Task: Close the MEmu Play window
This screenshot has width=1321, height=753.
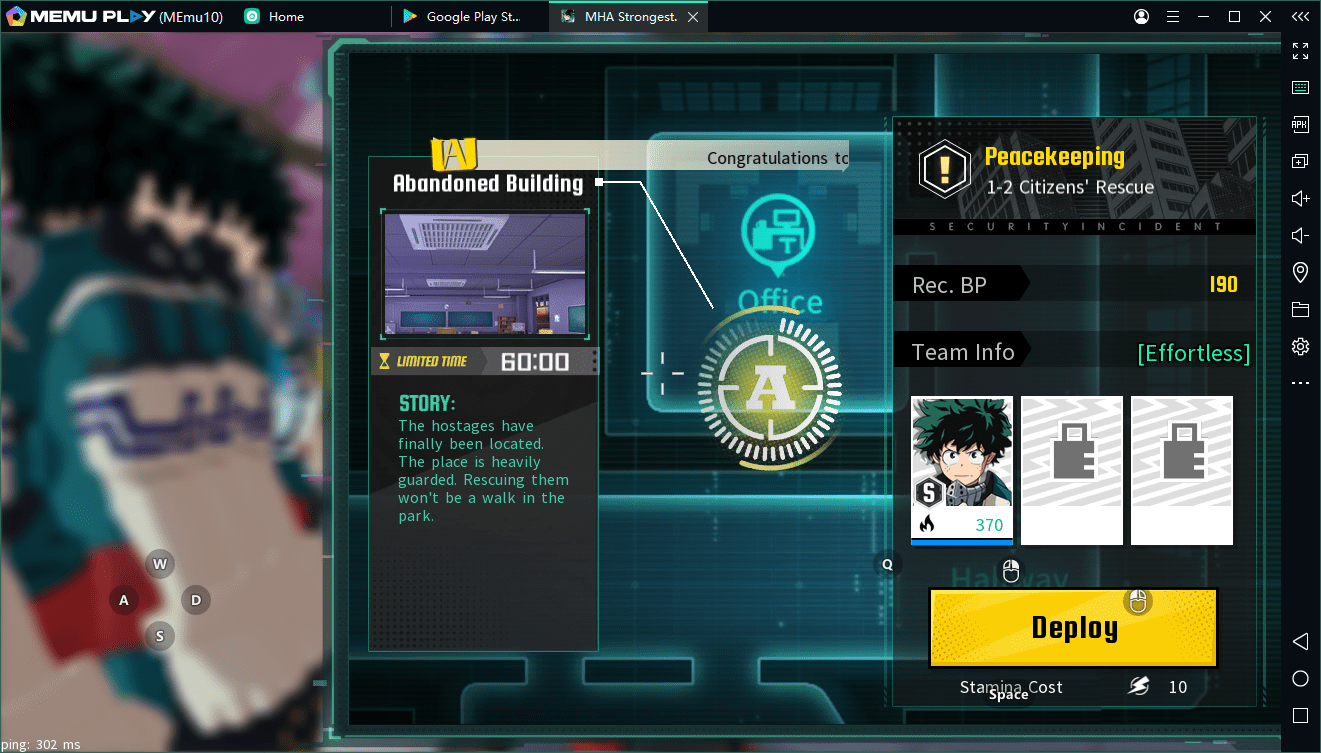Action: (1264, 17)
